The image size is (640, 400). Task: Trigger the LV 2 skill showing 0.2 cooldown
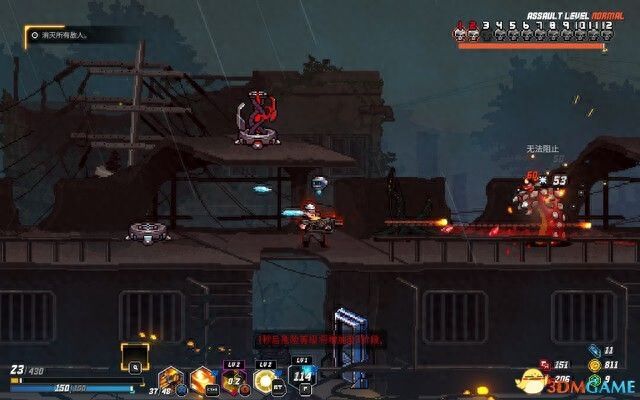(x=235, y=380)
